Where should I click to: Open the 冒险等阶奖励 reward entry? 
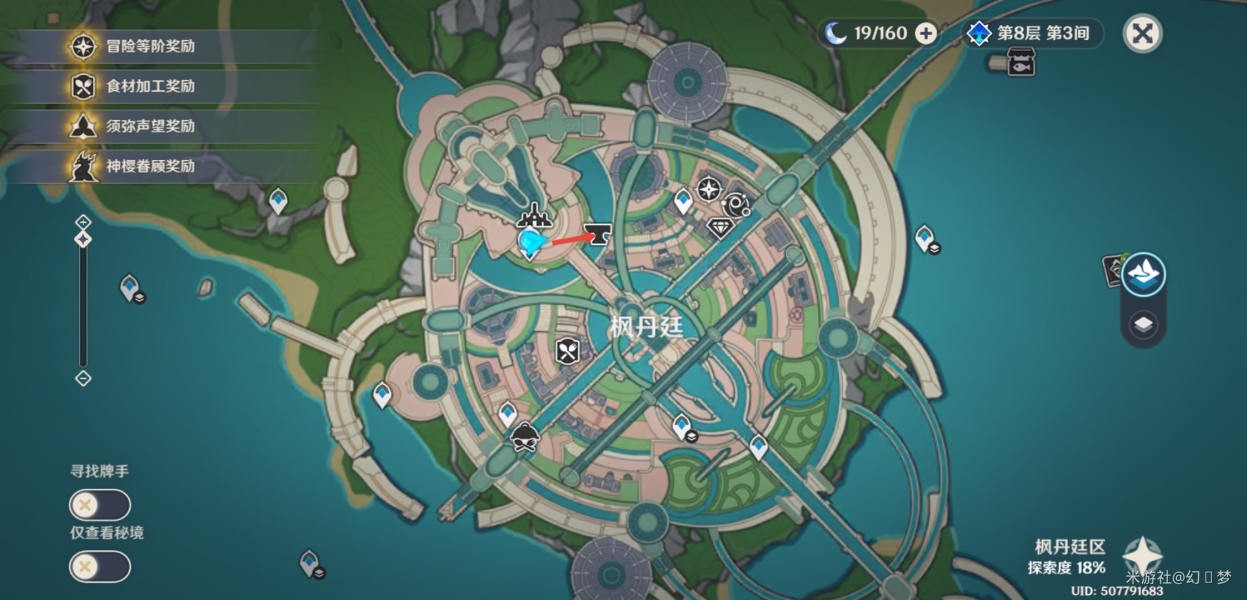pos(150,46)
